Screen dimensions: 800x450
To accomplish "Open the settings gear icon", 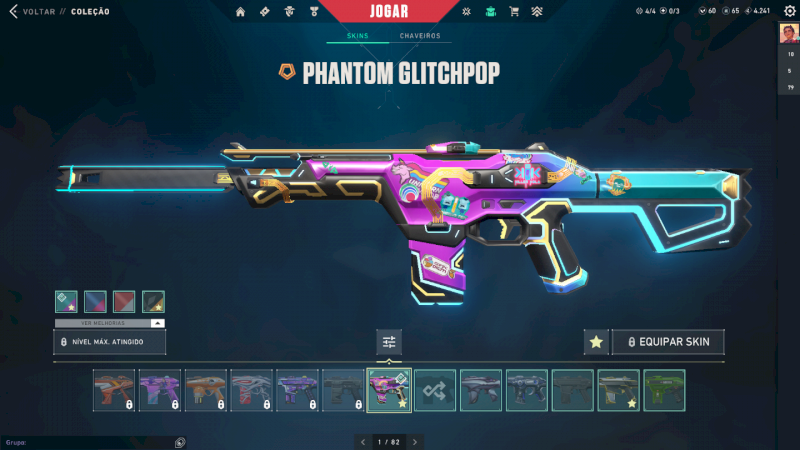I will click(x=789, y=11).
